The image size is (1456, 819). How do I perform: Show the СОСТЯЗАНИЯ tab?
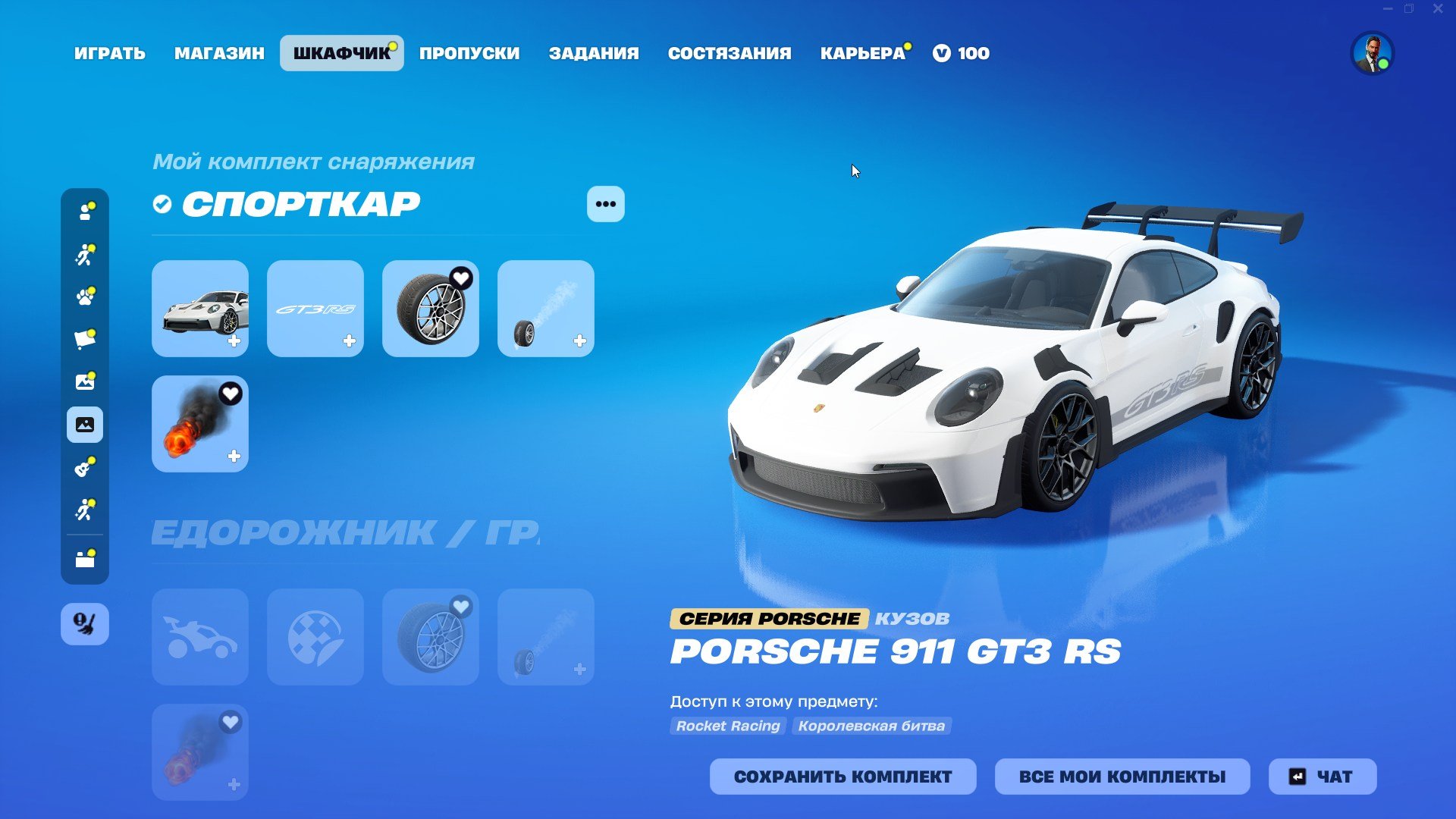730,53
